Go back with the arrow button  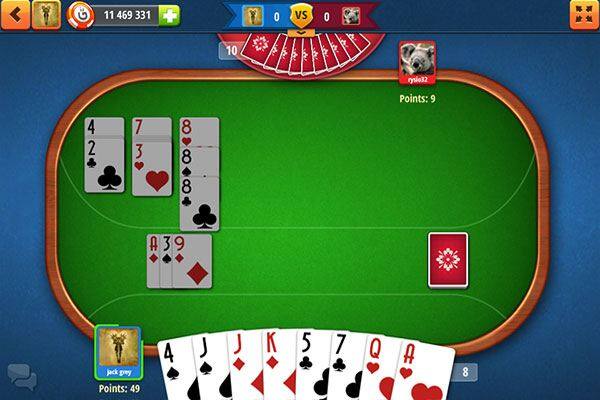[16, 14]
